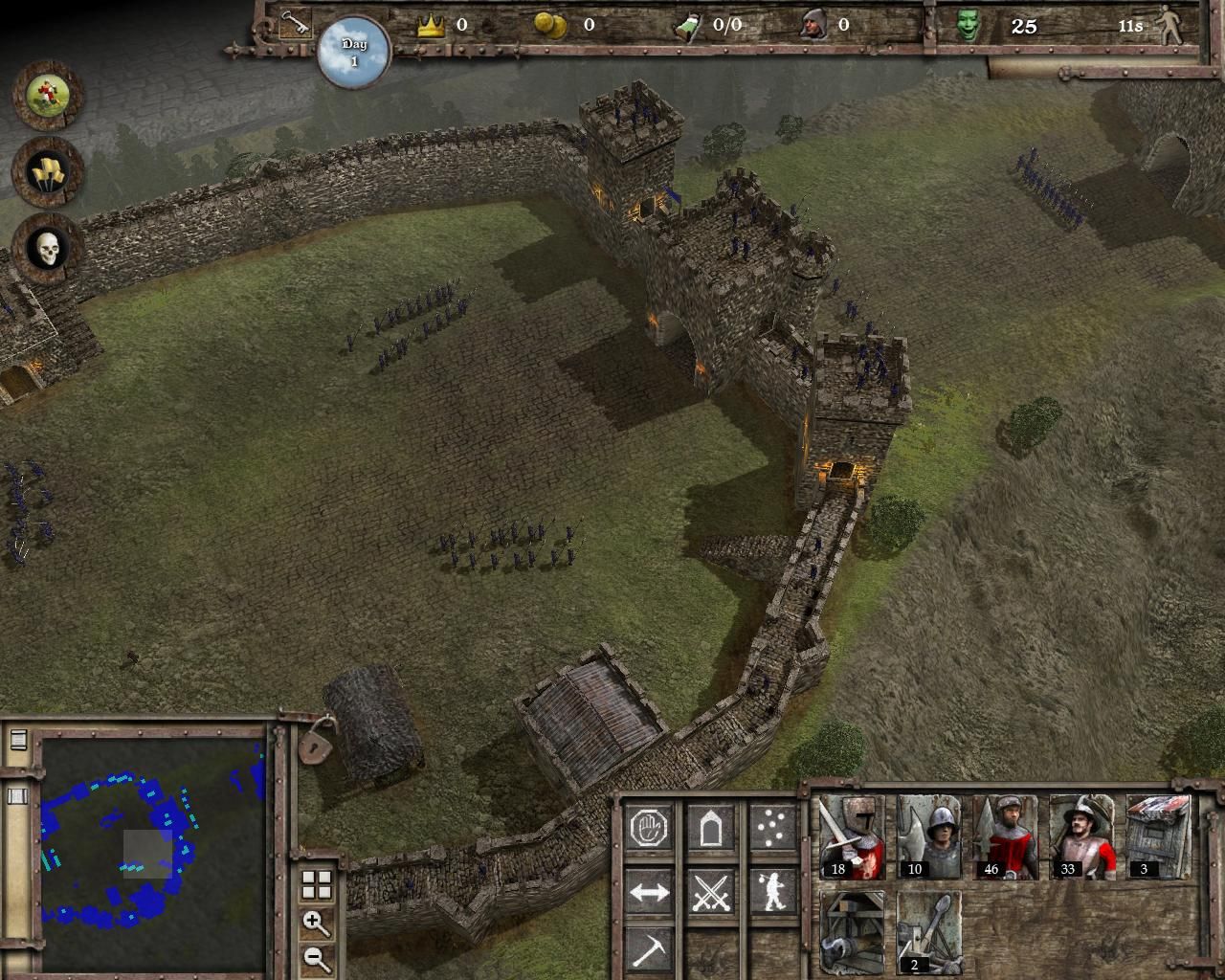The image size is (1225, 980).
Task: Toggle the padlock icon
Action: coord(317,741)
